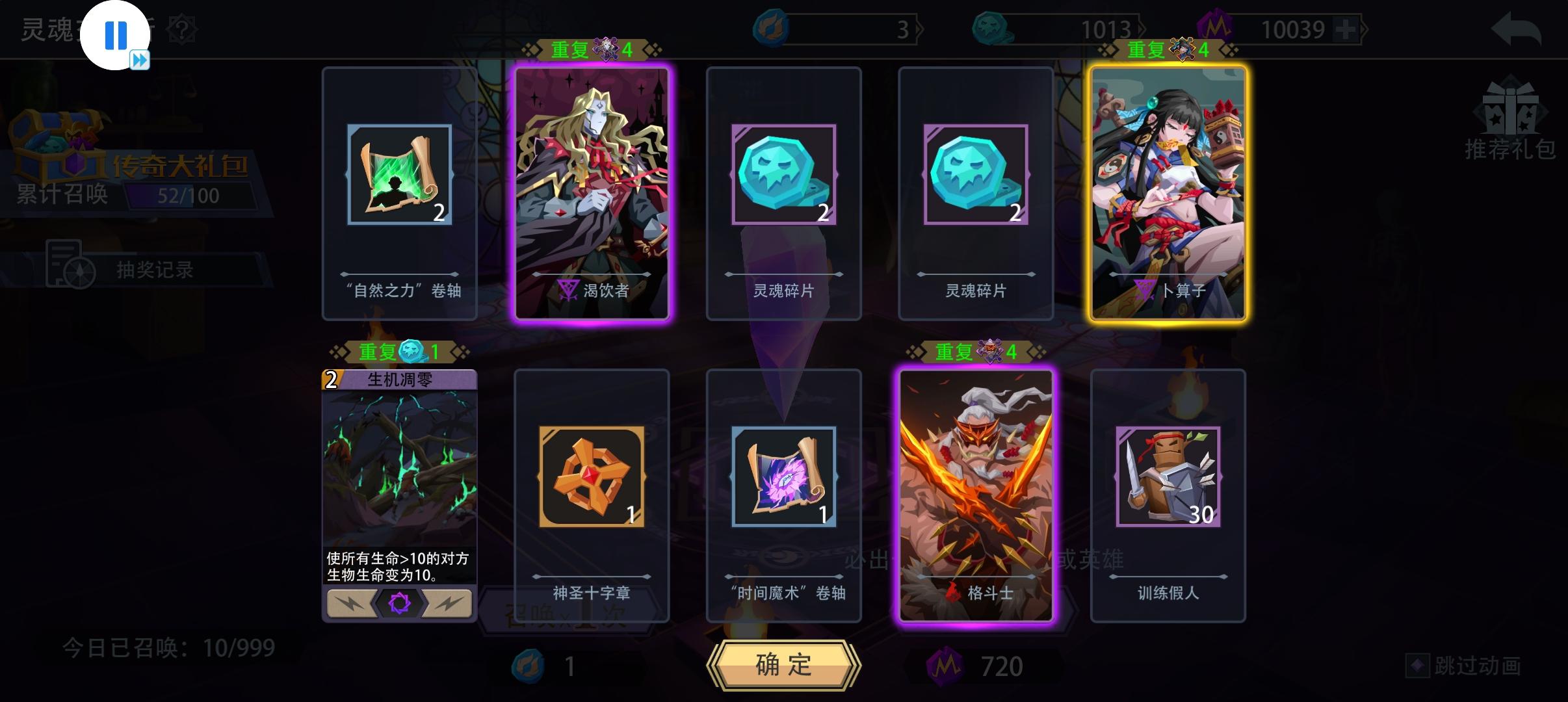1568x702 pixels.
Task: Expand the 重复 banner above 格斗士 card
Action: pos(975,351)
